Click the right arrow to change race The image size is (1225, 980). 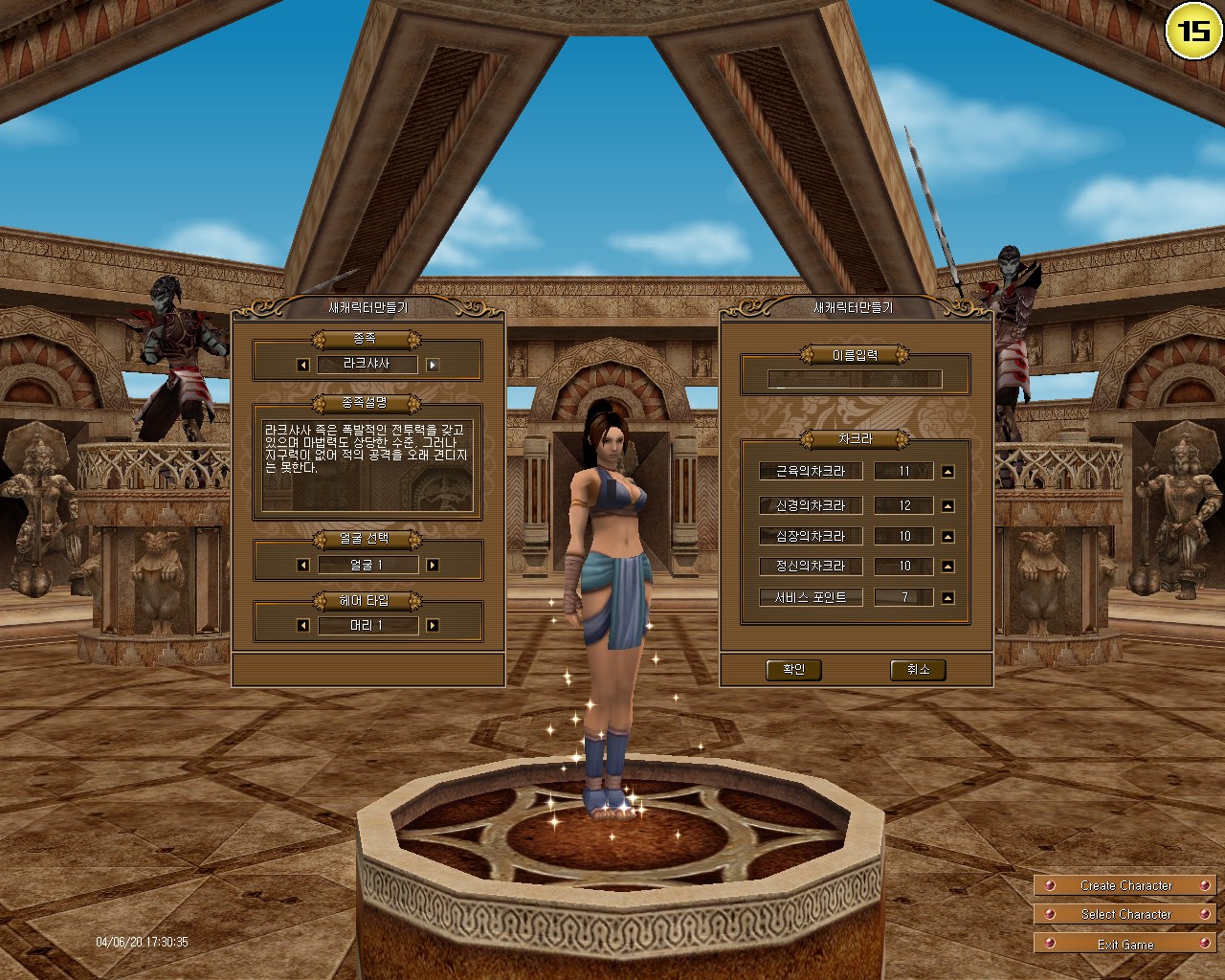click(433, 364)
